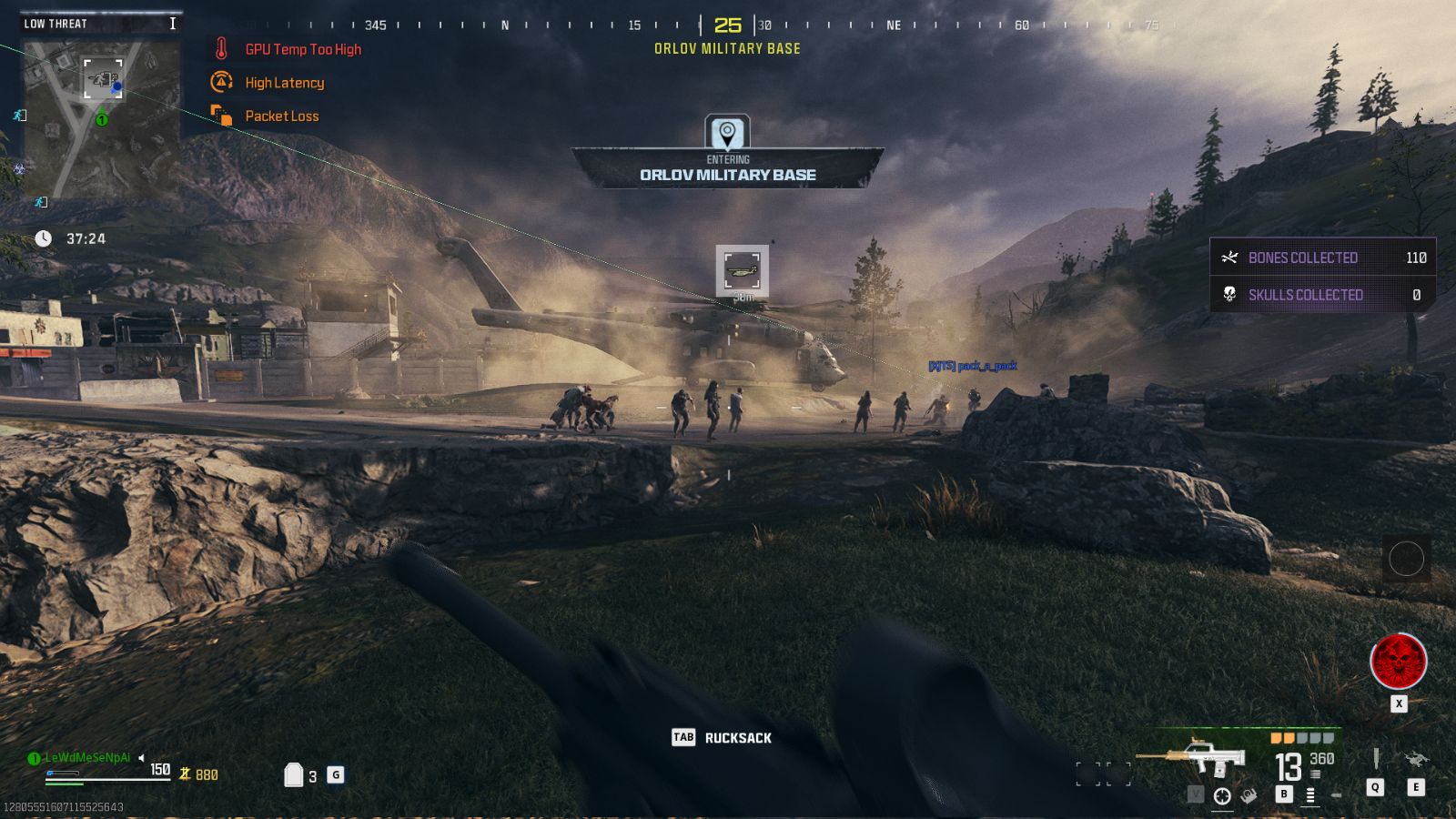
Task: Click the green health bar under the player name
Action: pyautogui.click(x=64, y=784)
